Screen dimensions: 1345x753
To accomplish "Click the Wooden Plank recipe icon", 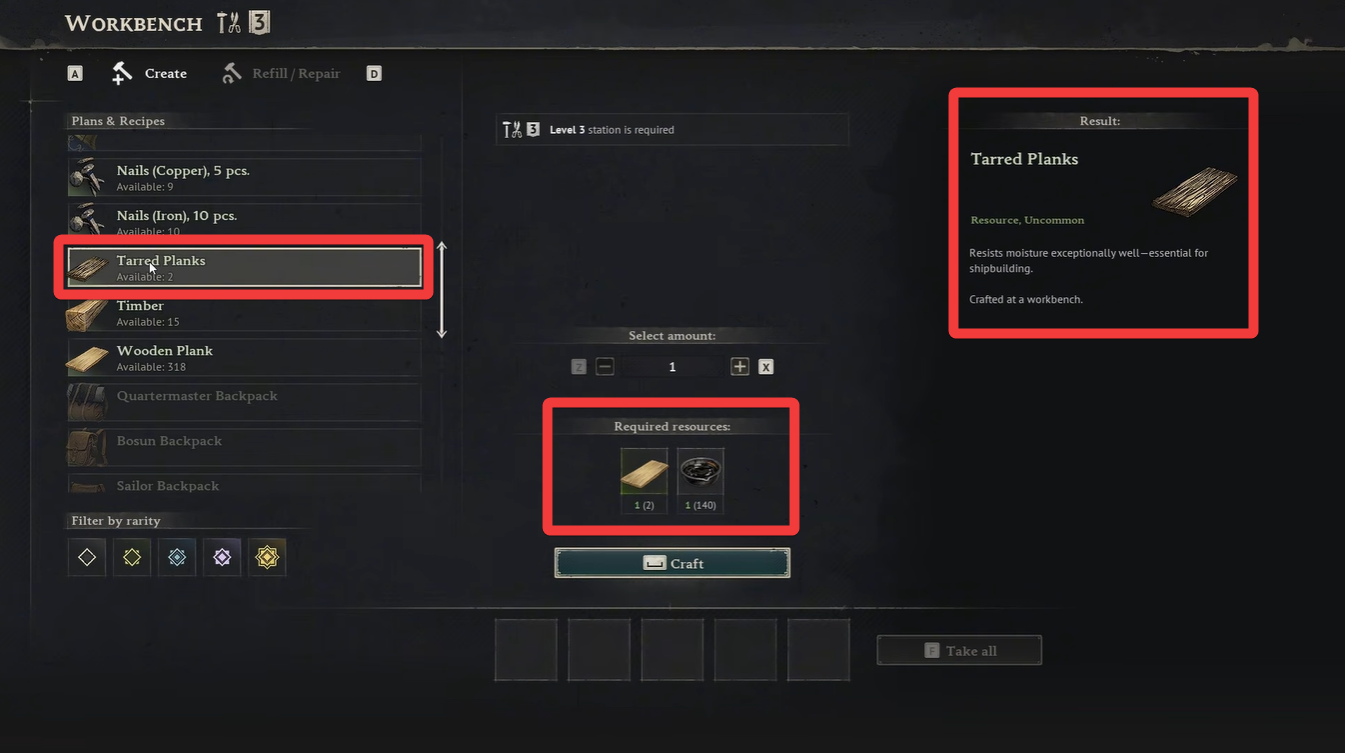I will coord(87,357).
